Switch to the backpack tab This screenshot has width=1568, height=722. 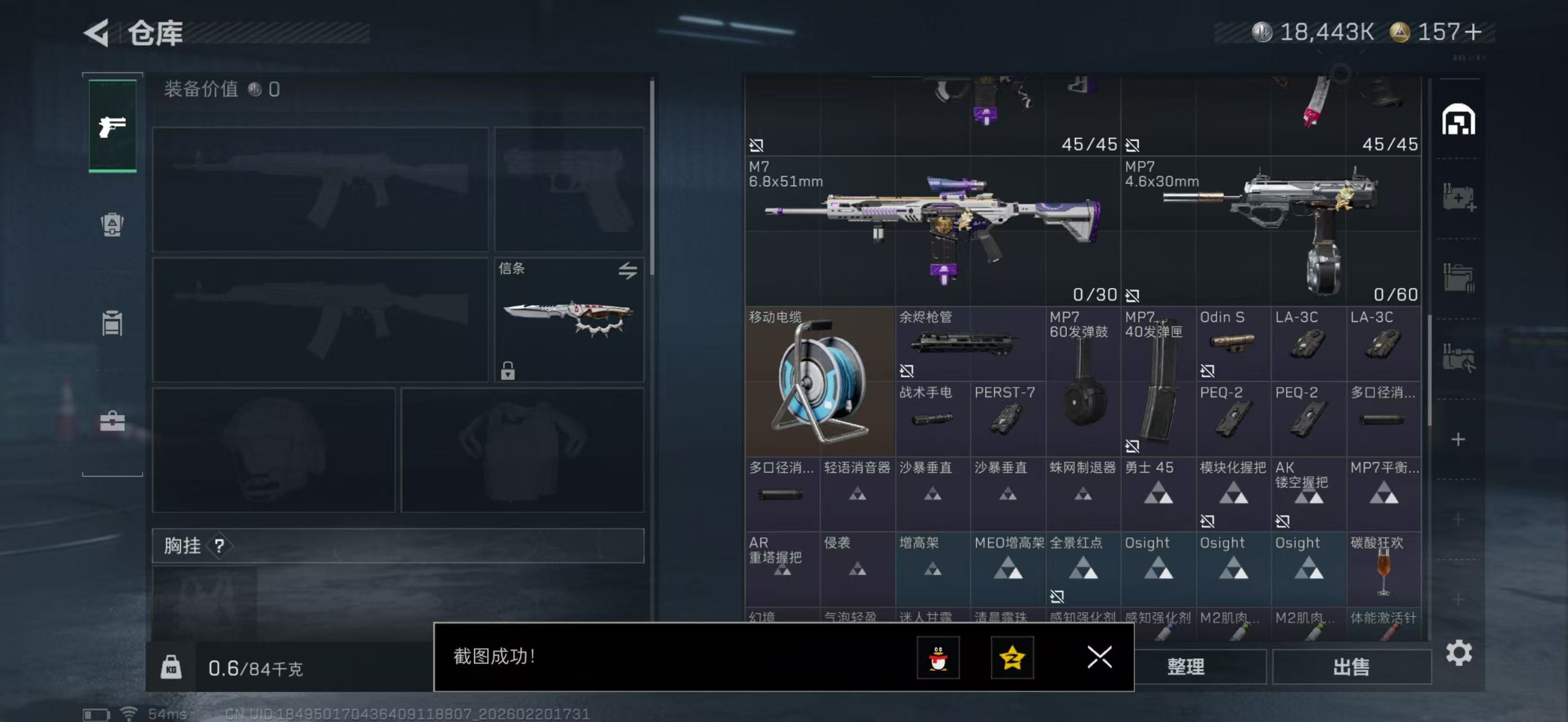coord(112,224)
